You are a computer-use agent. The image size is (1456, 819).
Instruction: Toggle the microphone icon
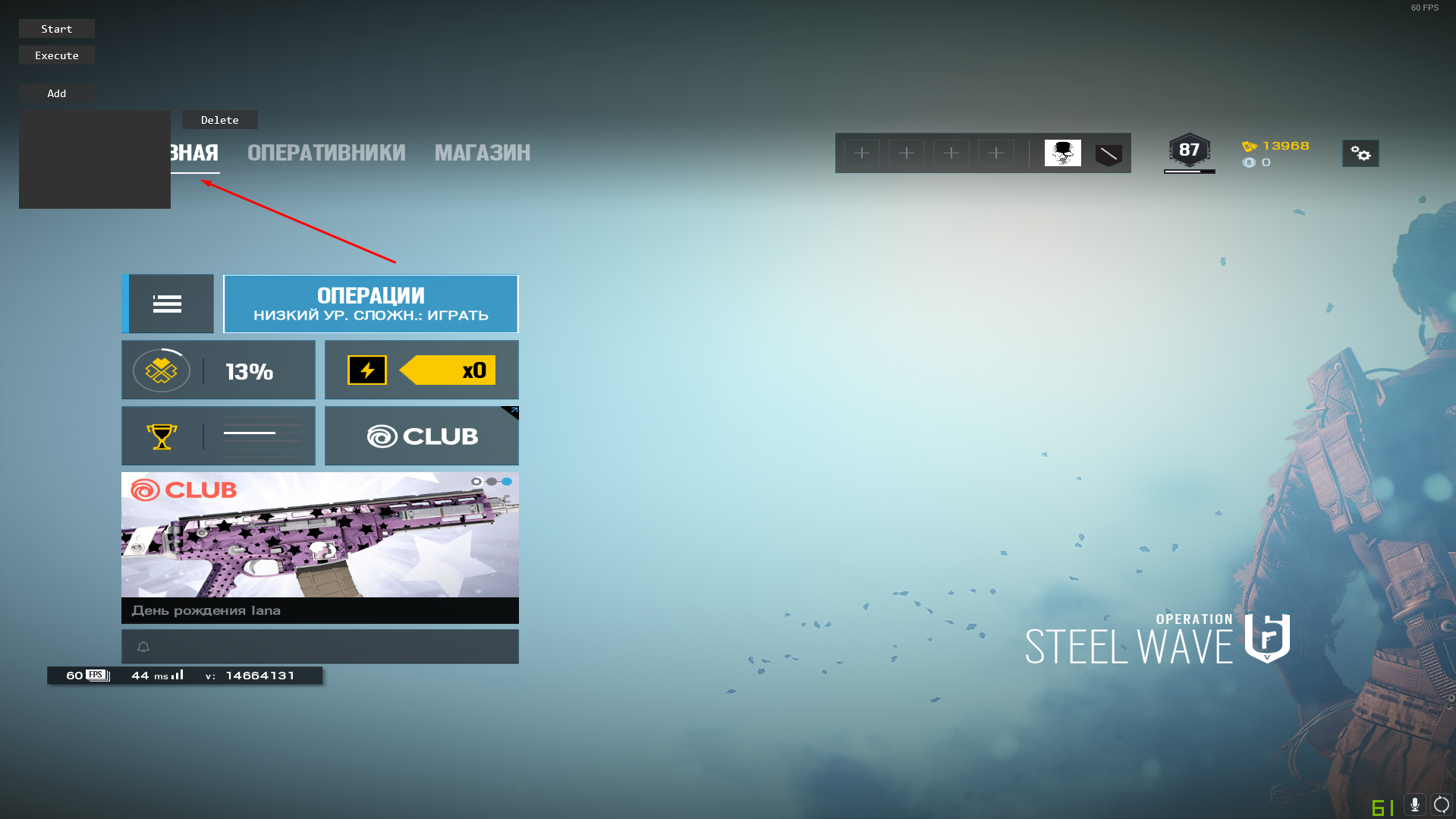[x=1415, y=805]
